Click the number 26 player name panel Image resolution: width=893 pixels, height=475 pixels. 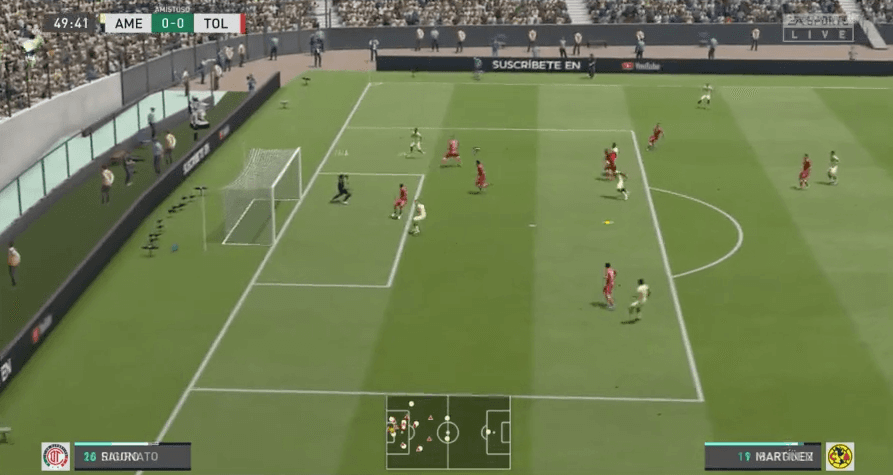click(131, 457)
